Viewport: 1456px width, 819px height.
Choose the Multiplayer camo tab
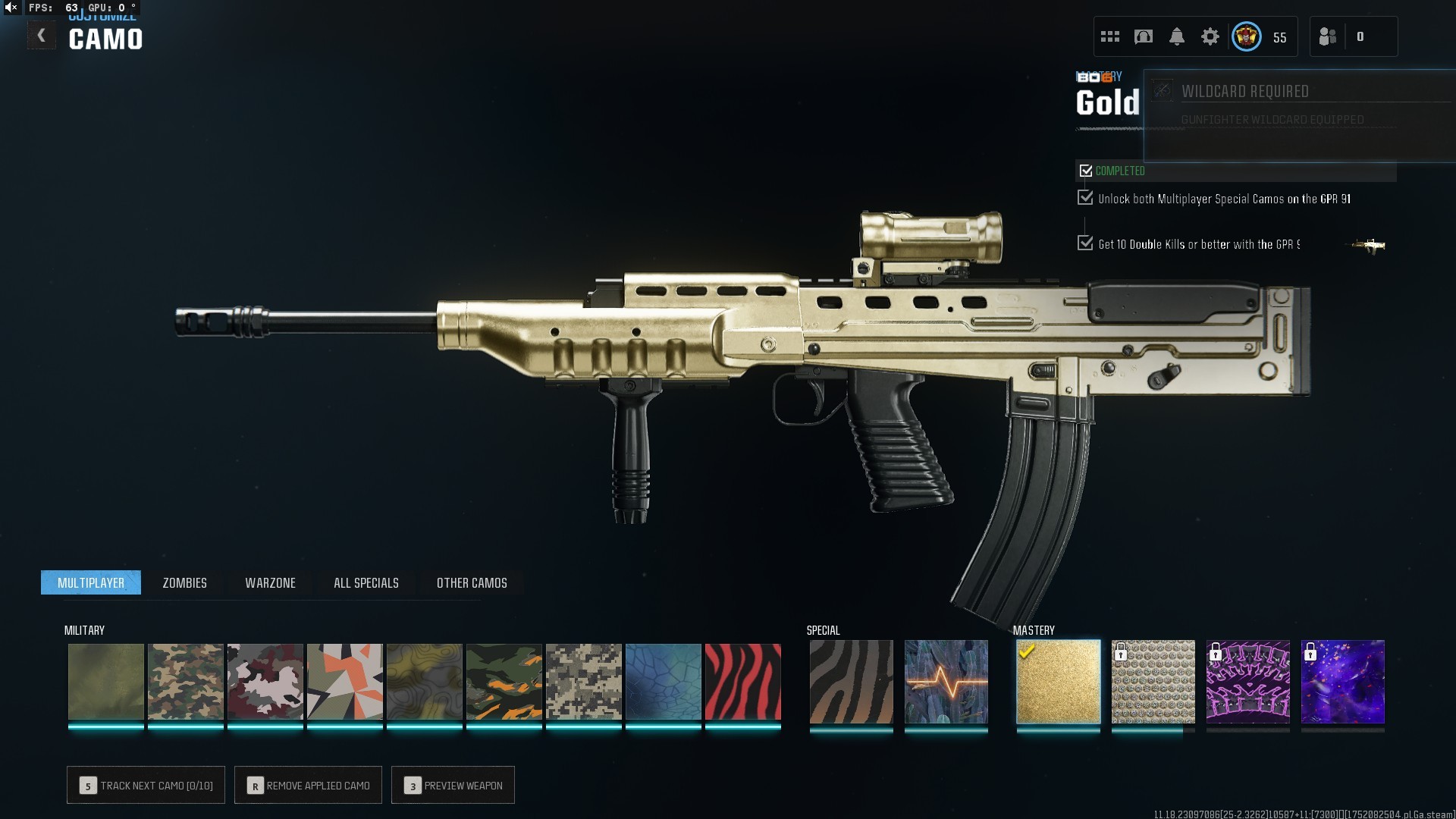91,582
